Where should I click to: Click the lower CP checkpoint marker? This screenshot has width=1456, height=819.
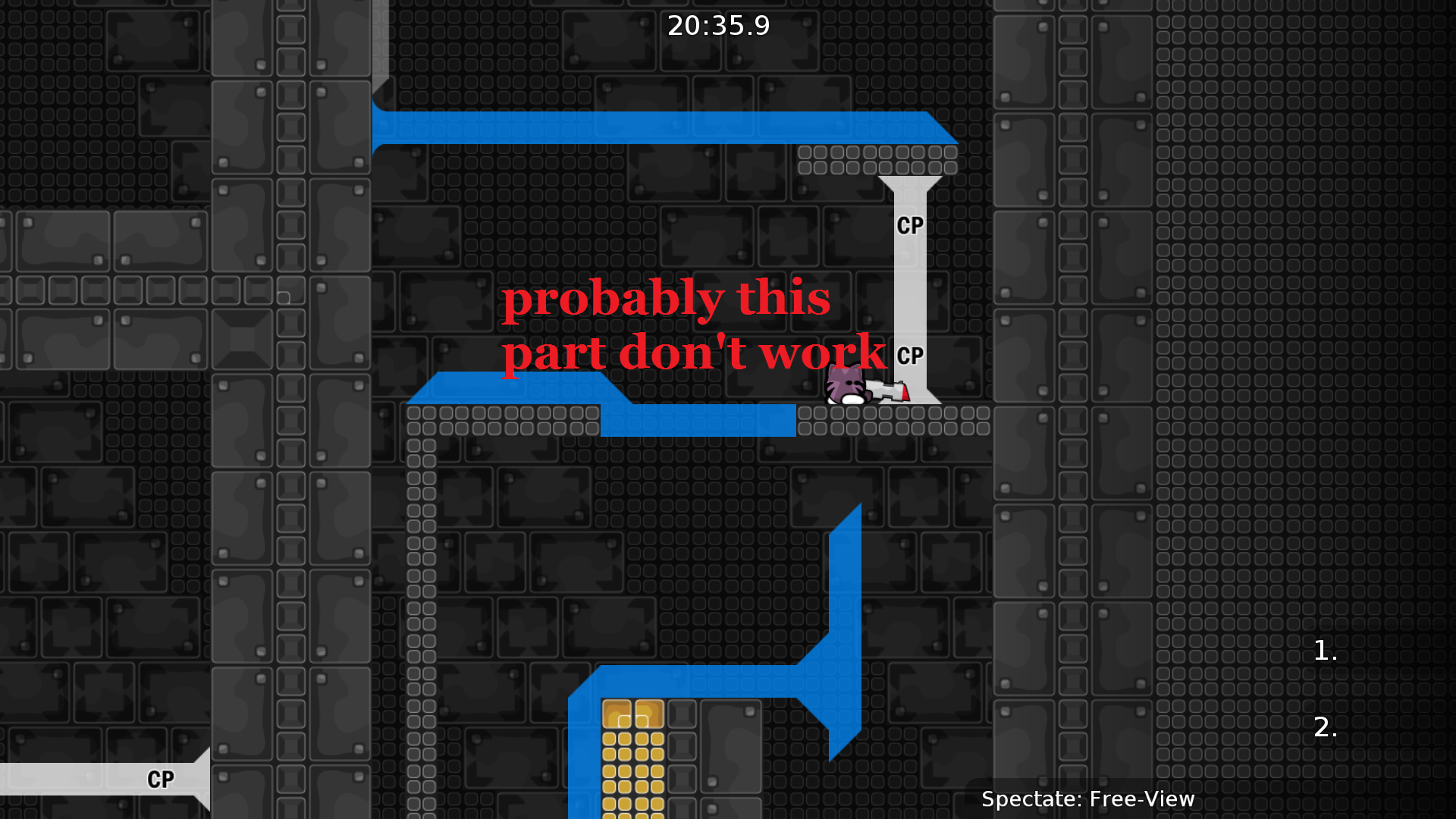(909, 354)
